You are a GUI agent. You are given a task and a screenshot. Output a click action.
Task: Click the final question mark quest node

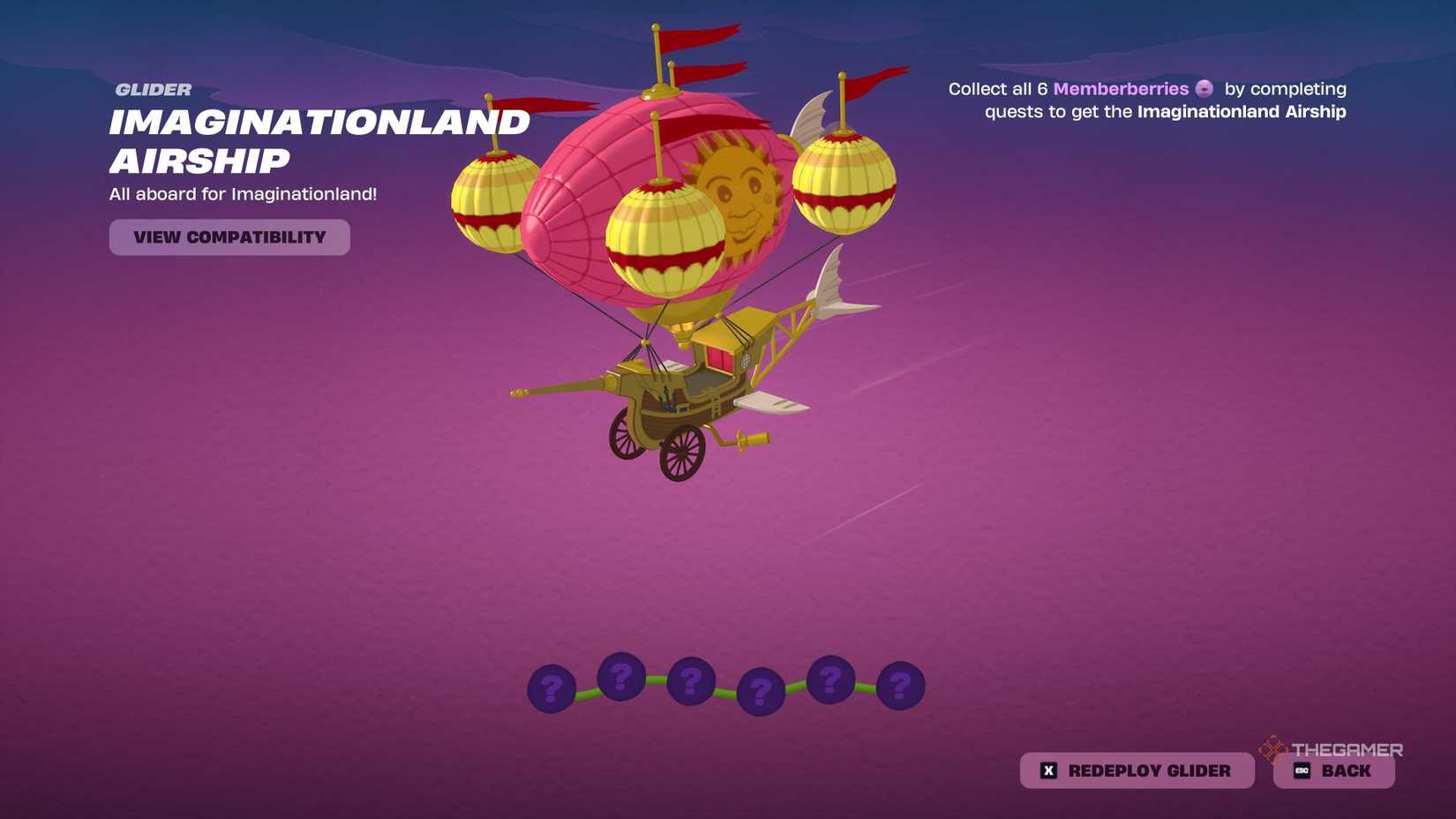[899, 685]
